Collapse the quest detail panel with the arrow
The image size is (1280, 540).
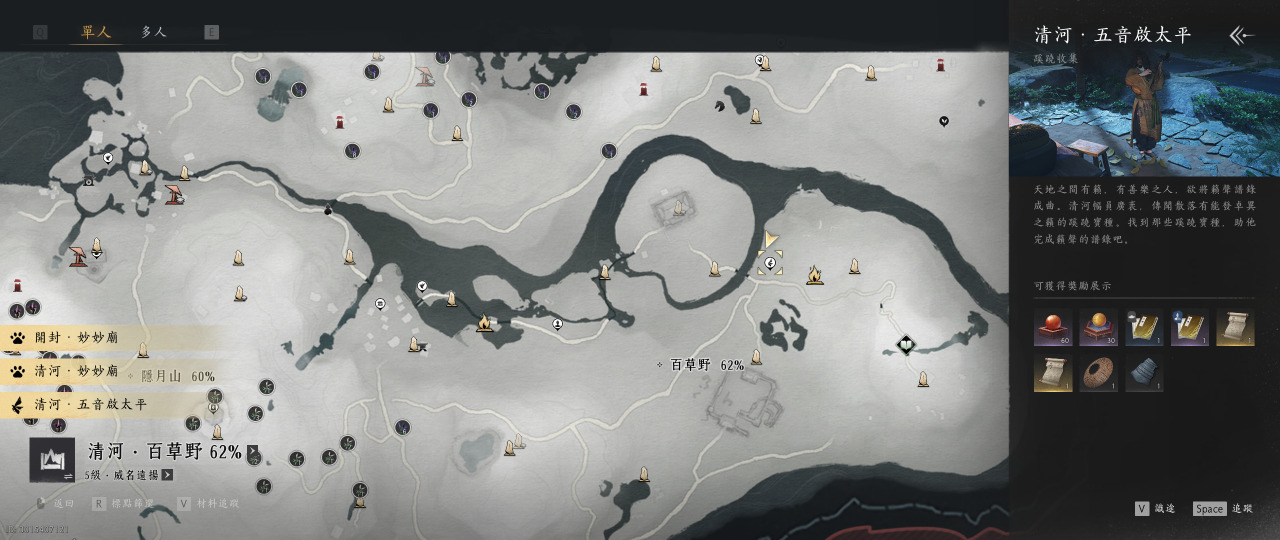[x=1241, y=36]
